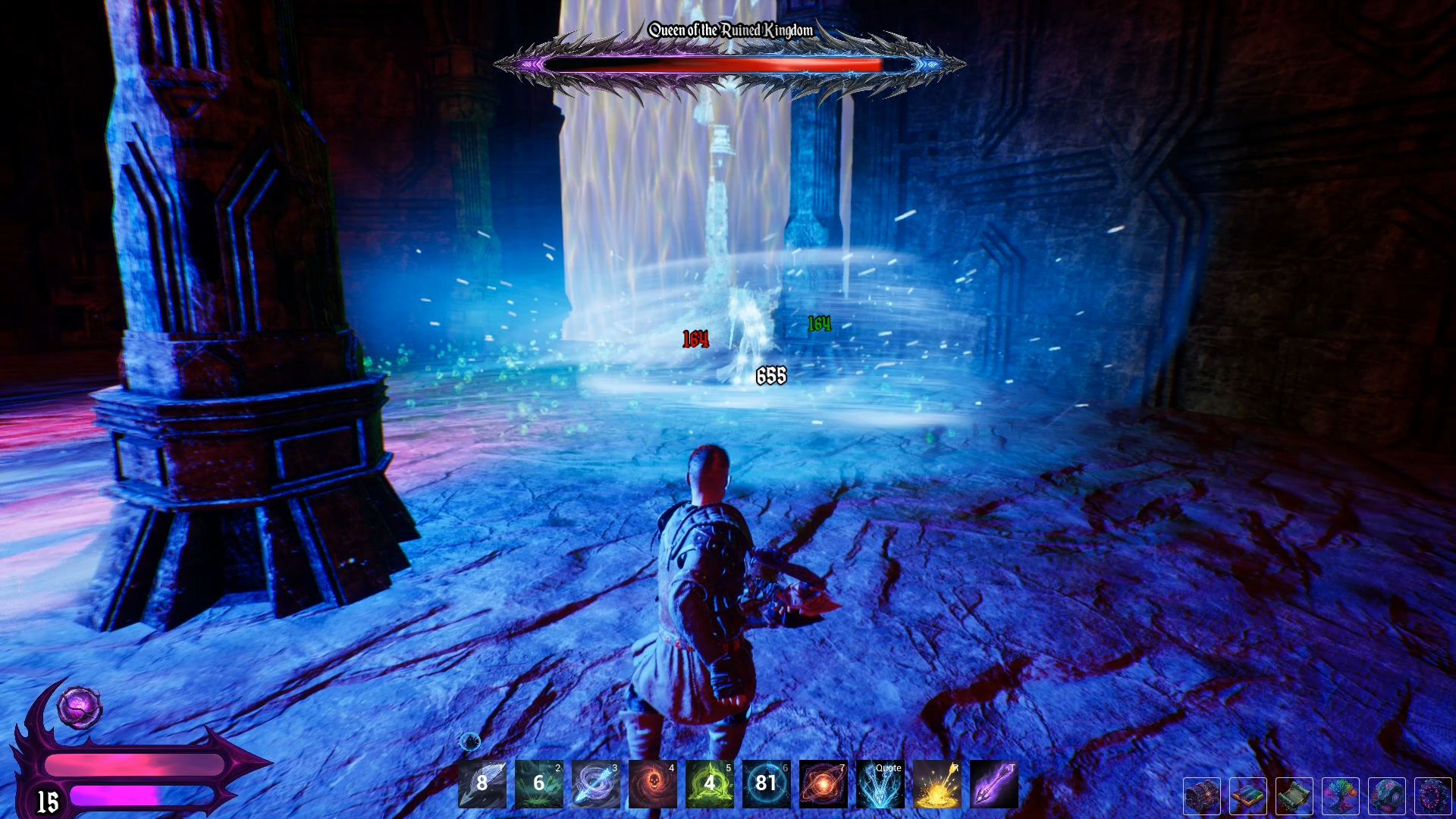The width and height of the screenshot is (1456, 819).
Task: Show the colorful skill tree
Action: [x=1341, y=796]
